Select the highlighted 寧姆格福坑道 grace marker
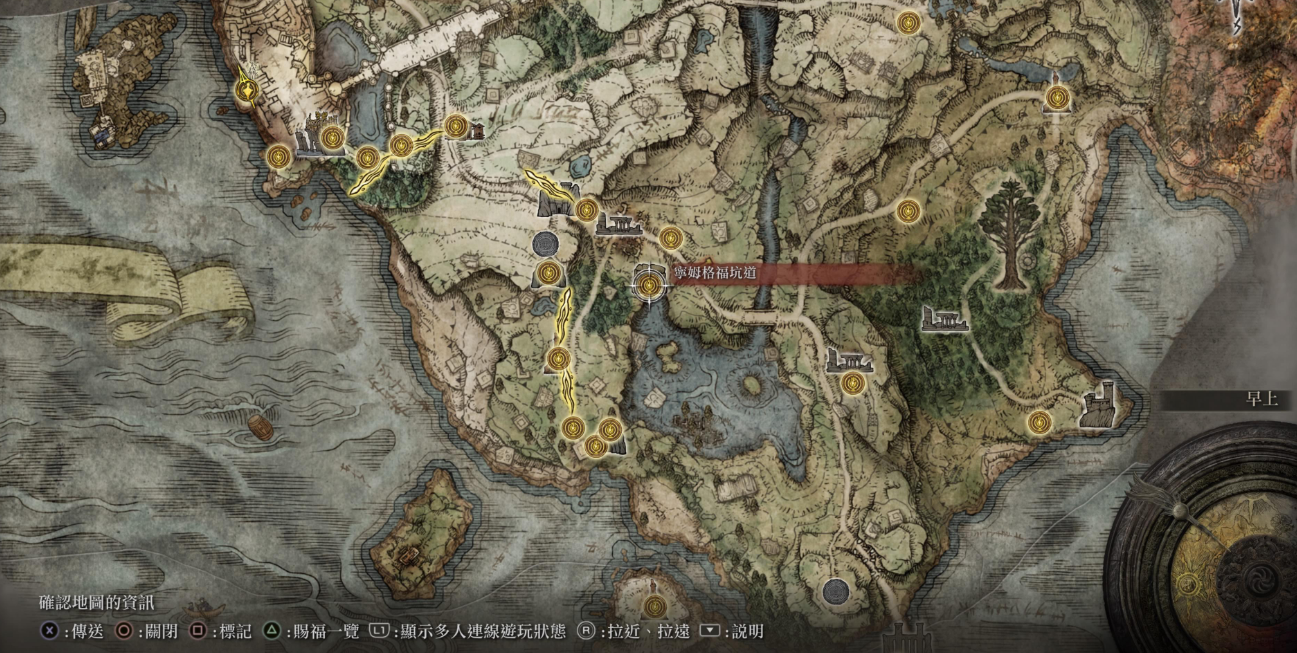Image resolution: width=1297 pixels, height=653 pixels. point(649,284)
